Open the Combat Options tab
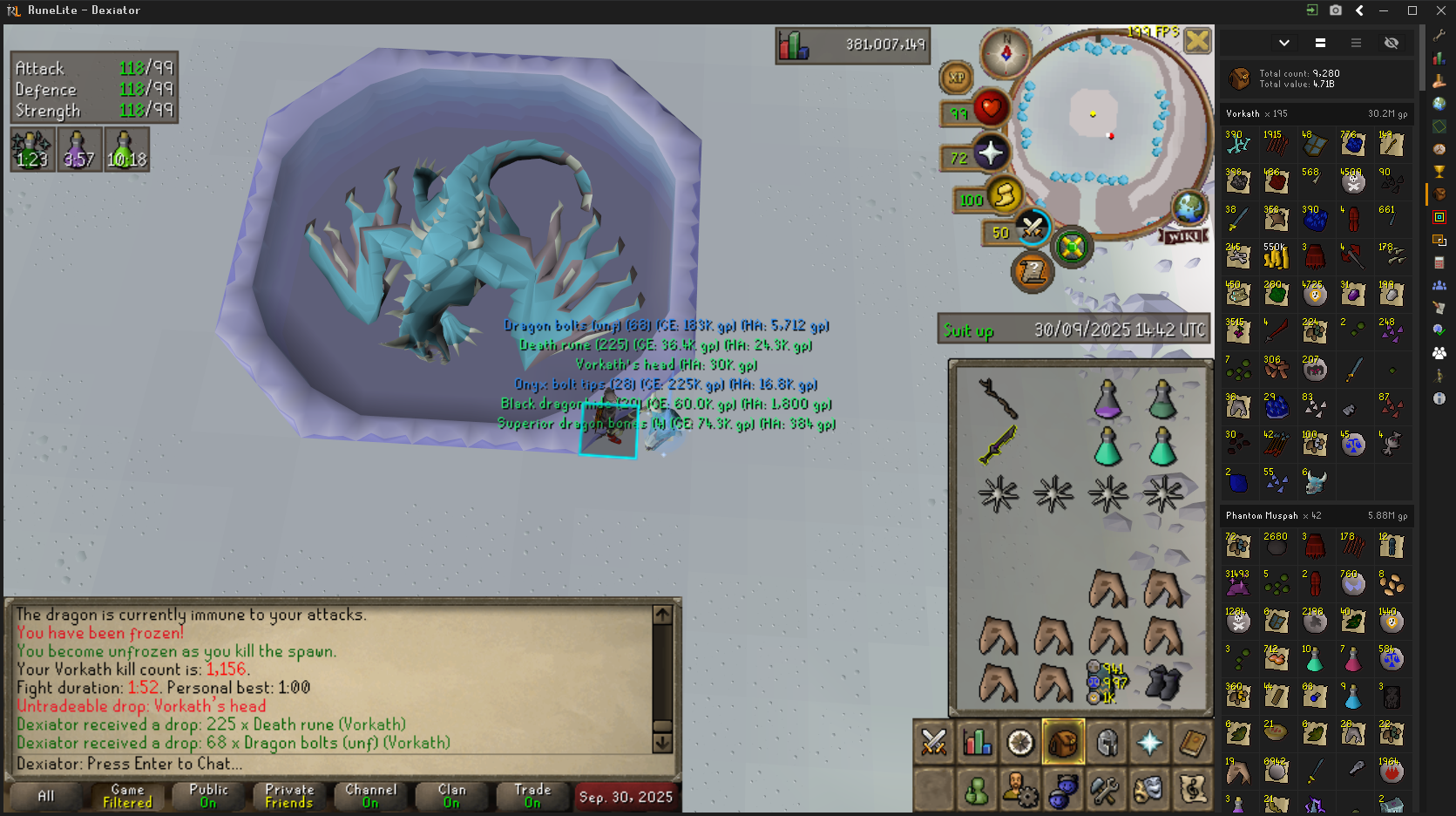 [x=934, y=743]
